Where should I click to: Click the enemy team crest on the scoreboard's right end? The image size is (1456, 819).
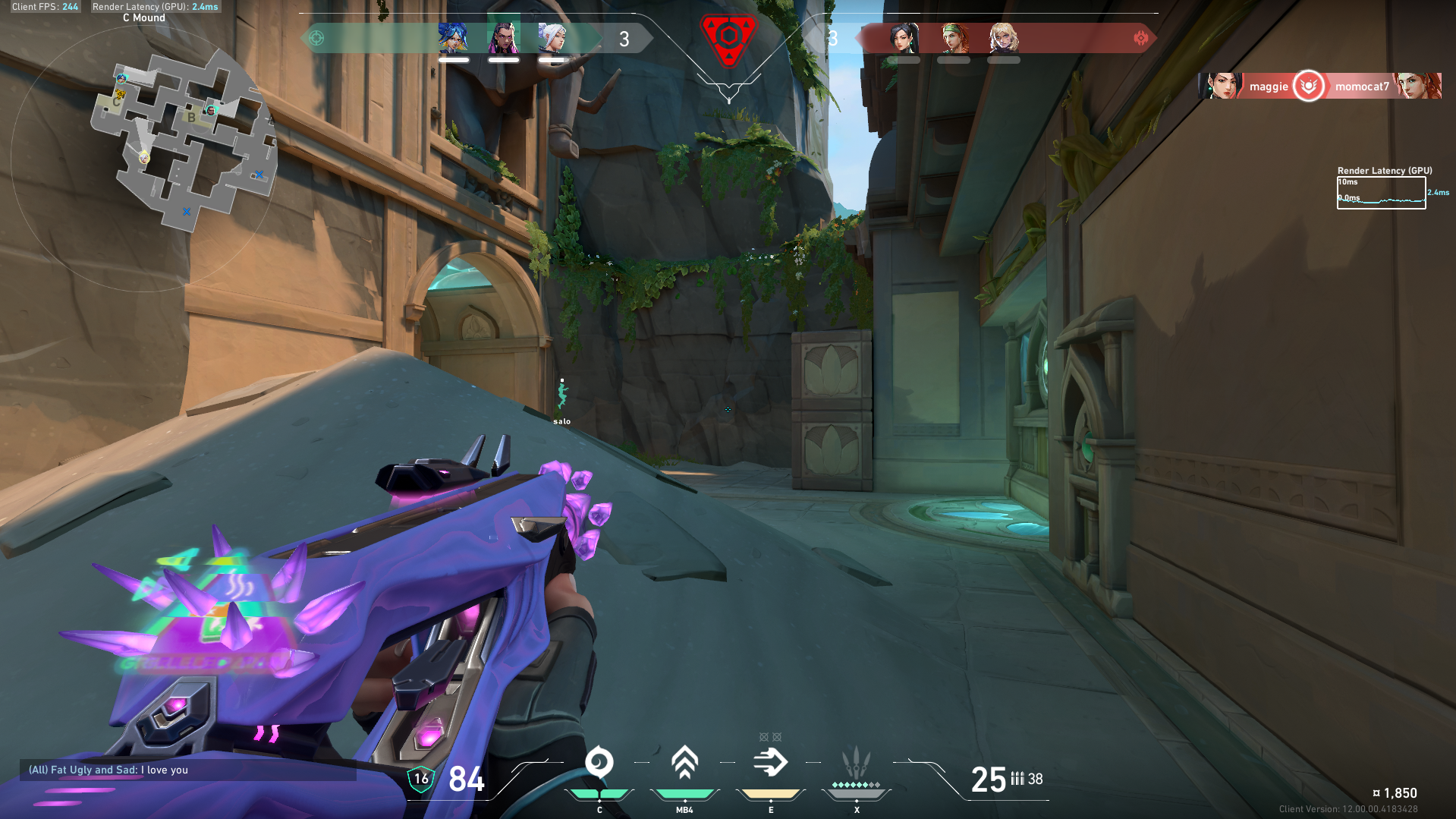[1142, 36]
